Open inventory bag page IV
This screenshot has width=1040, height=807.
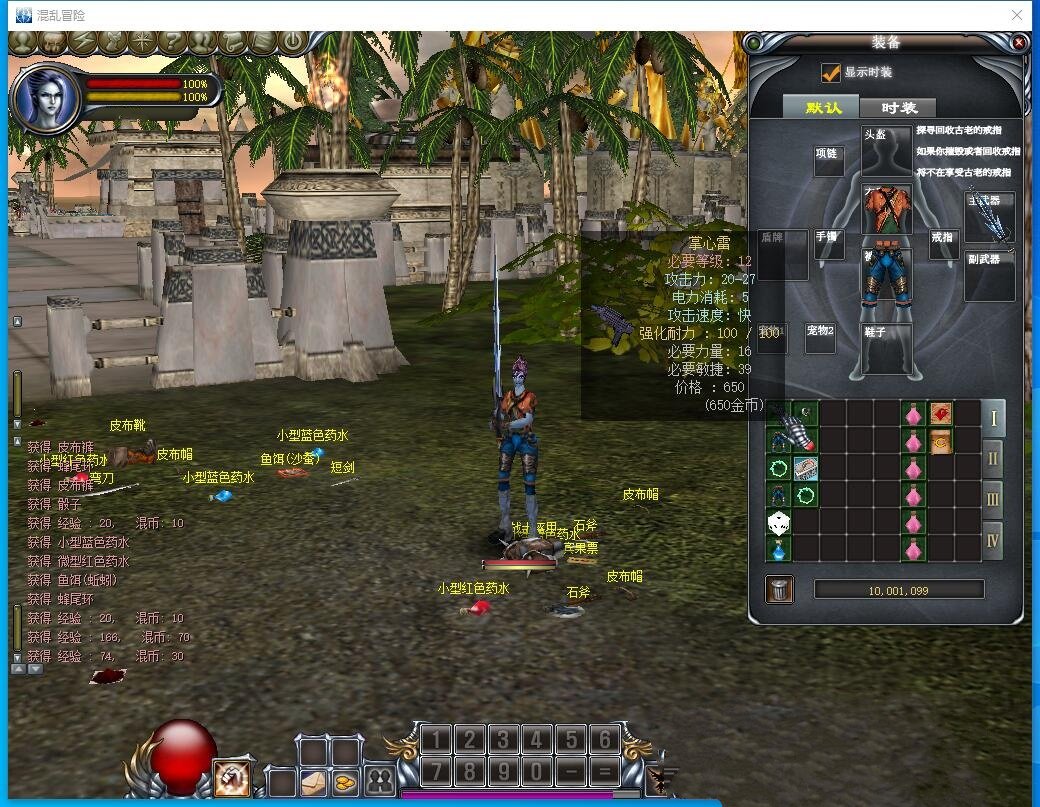click(x=993, y=540)
